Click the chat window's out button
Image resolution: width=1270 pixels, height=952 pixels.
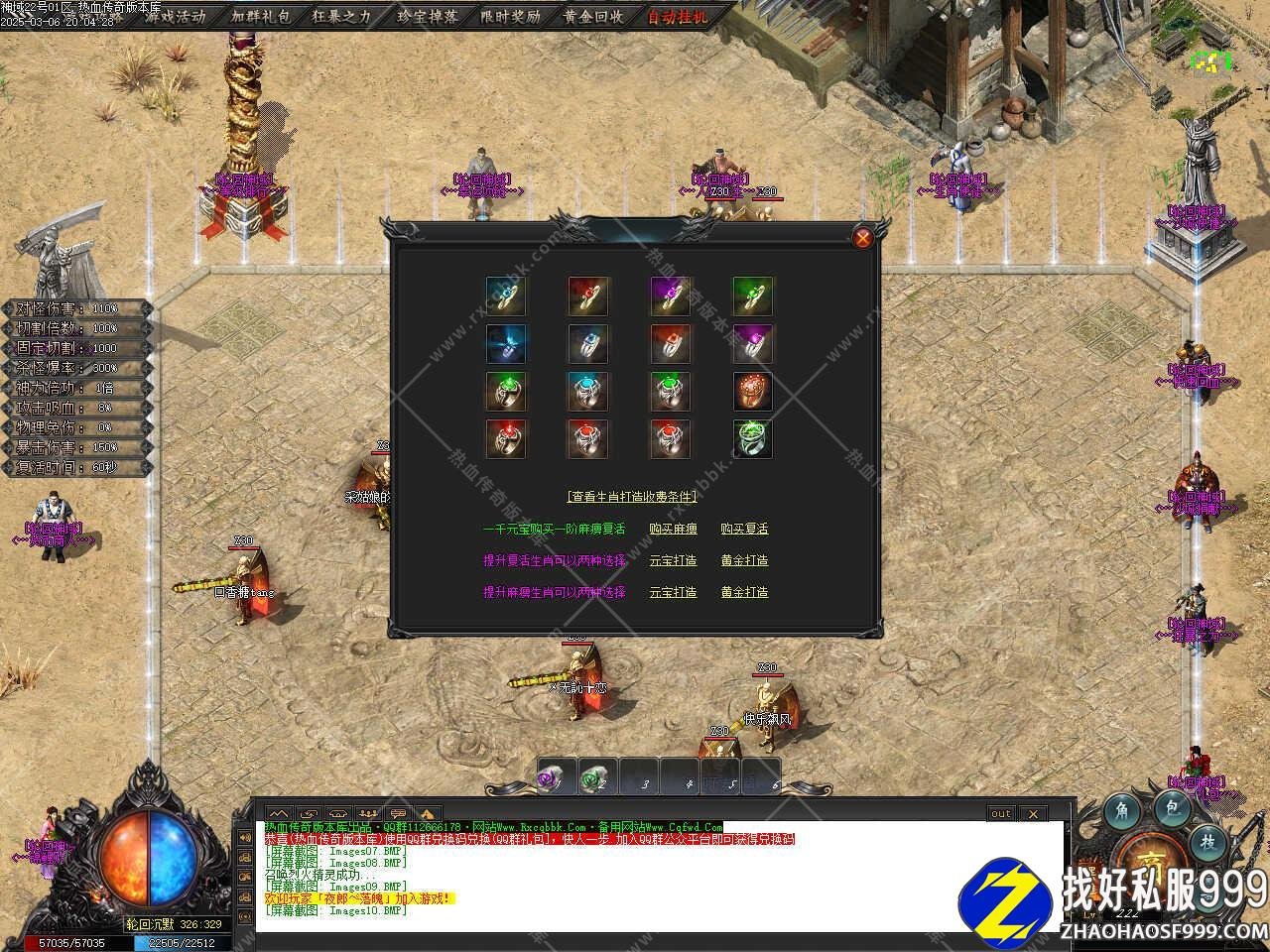point(1001,814)
